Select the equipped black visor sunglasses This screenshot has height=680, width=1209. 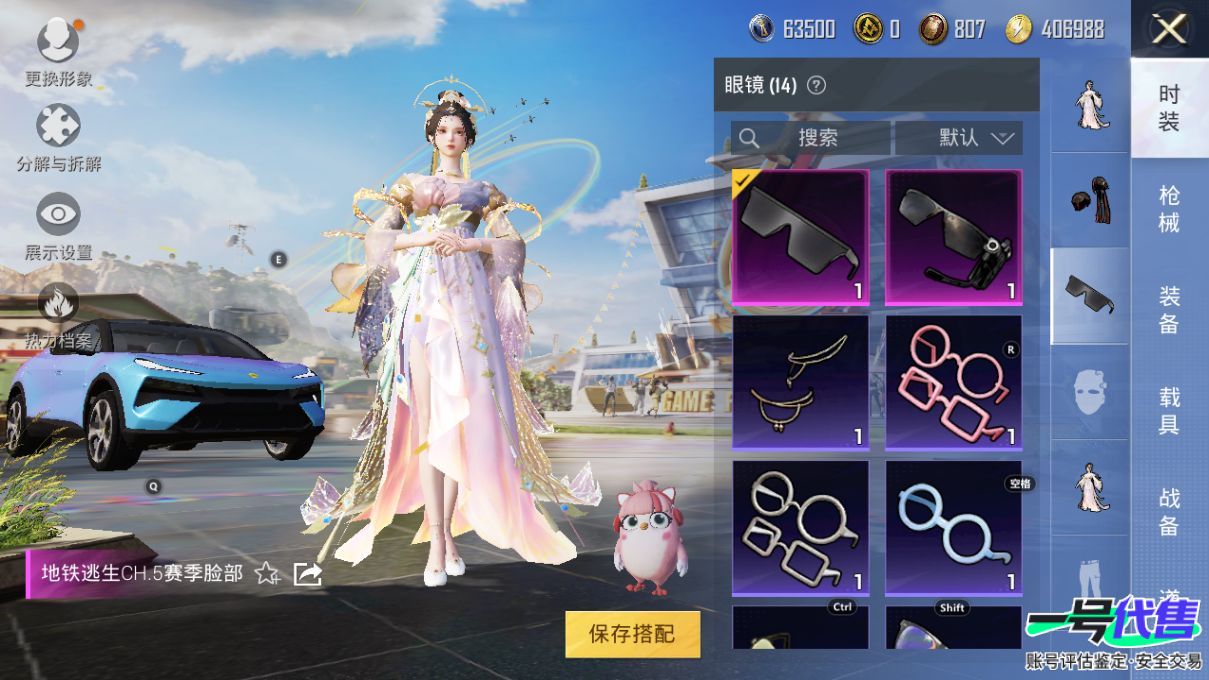800,237
